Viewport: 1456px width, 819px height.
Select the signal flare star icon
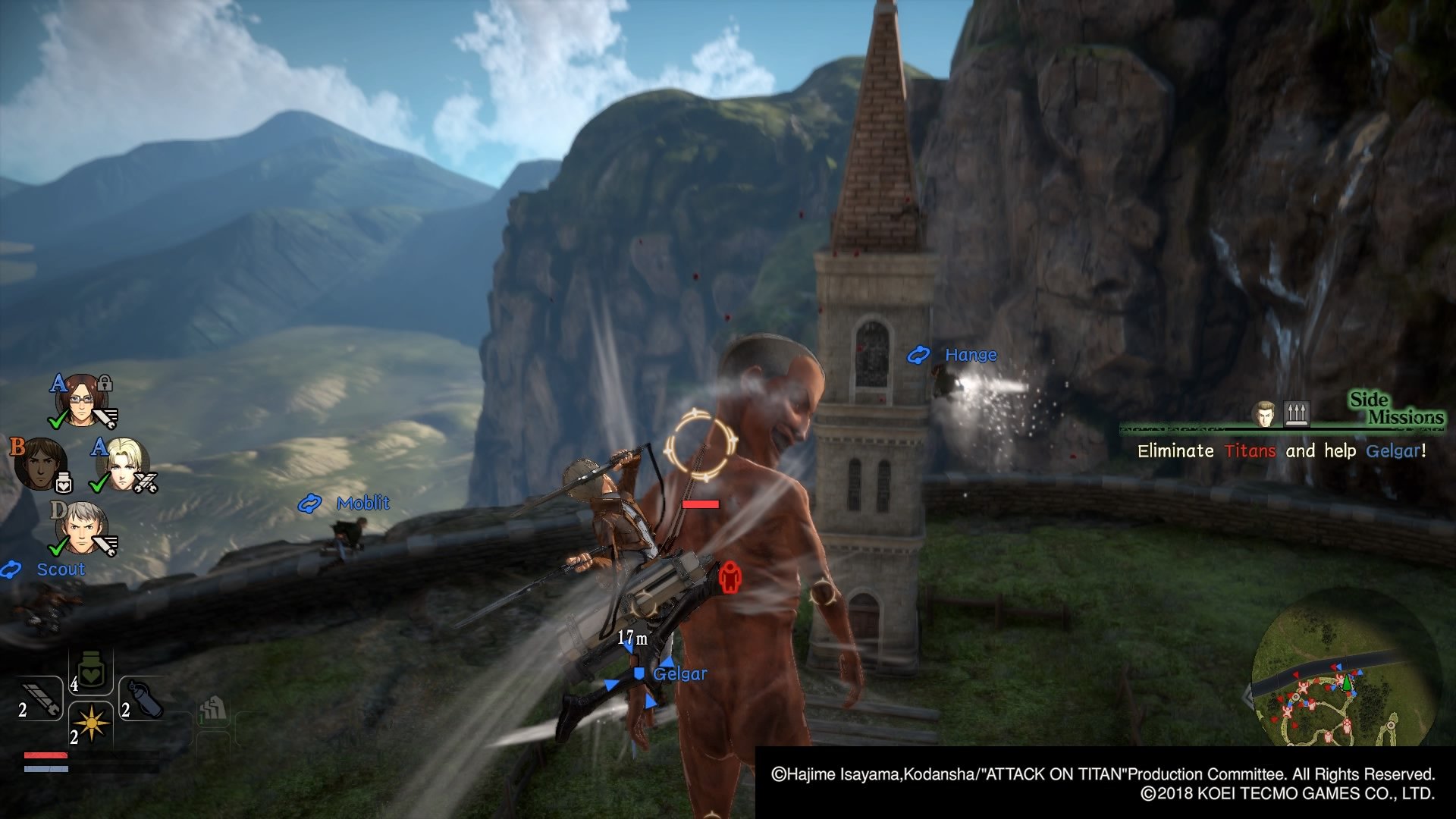92,722
